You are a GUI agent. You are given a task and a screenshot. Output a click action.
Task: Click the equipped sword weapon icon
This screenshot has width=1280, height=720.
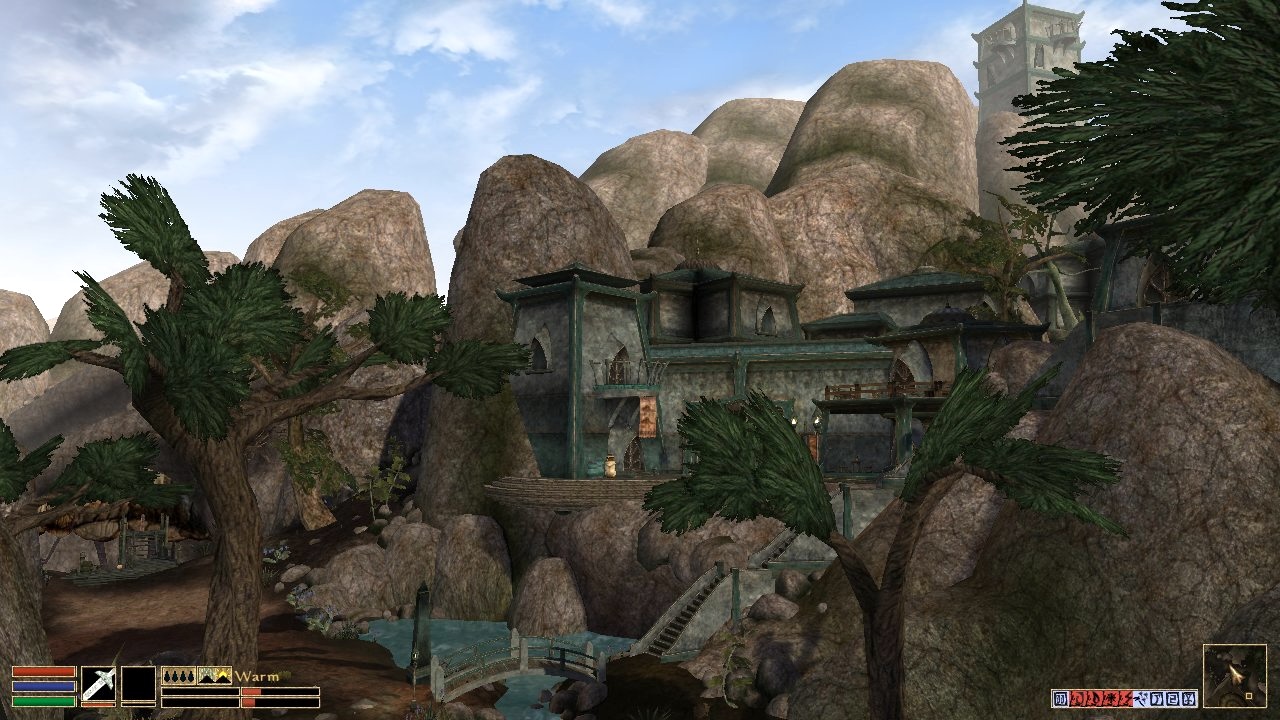(98, 685)
